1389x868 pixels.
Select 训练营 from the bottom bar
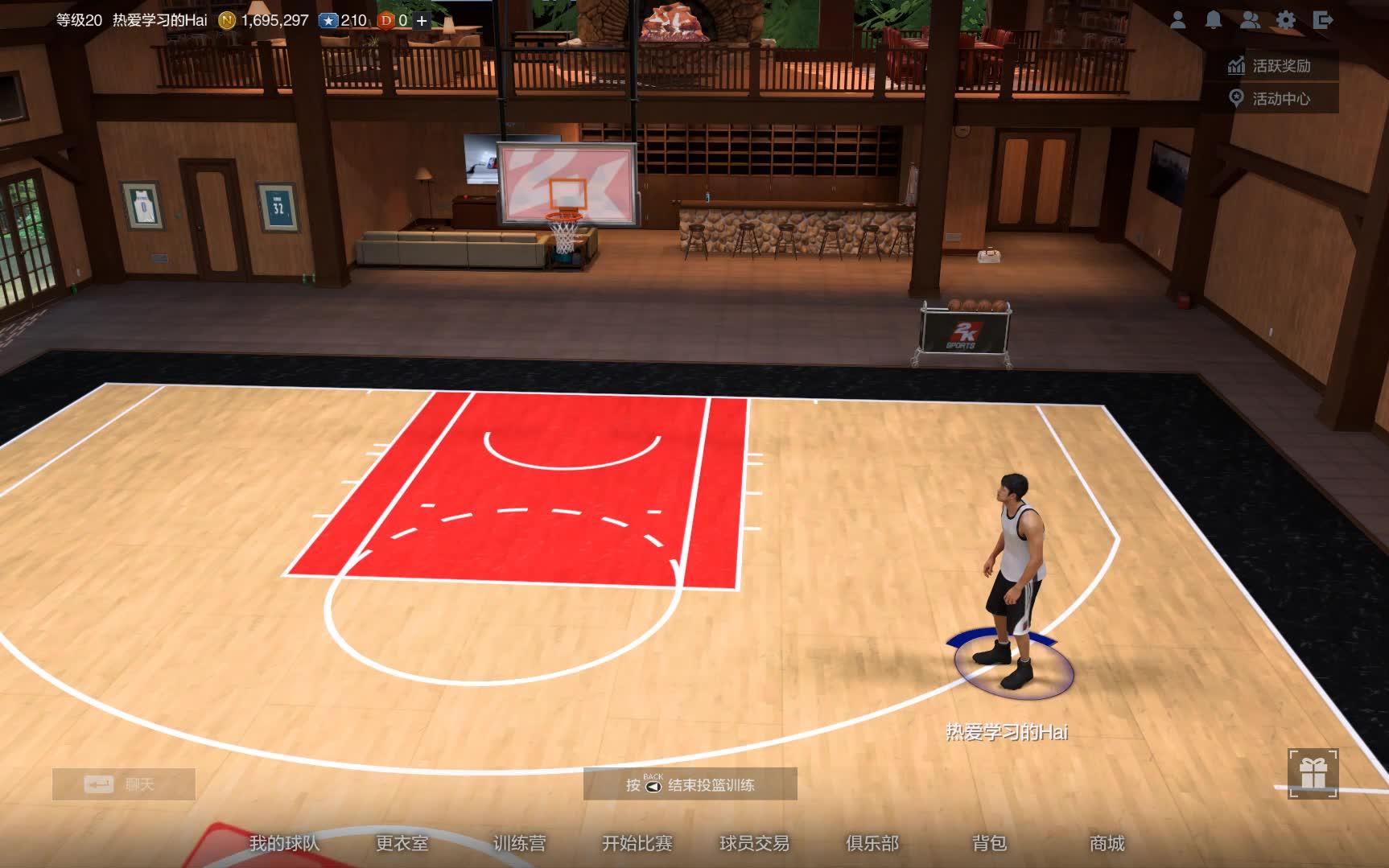click(x=518, y=845)
